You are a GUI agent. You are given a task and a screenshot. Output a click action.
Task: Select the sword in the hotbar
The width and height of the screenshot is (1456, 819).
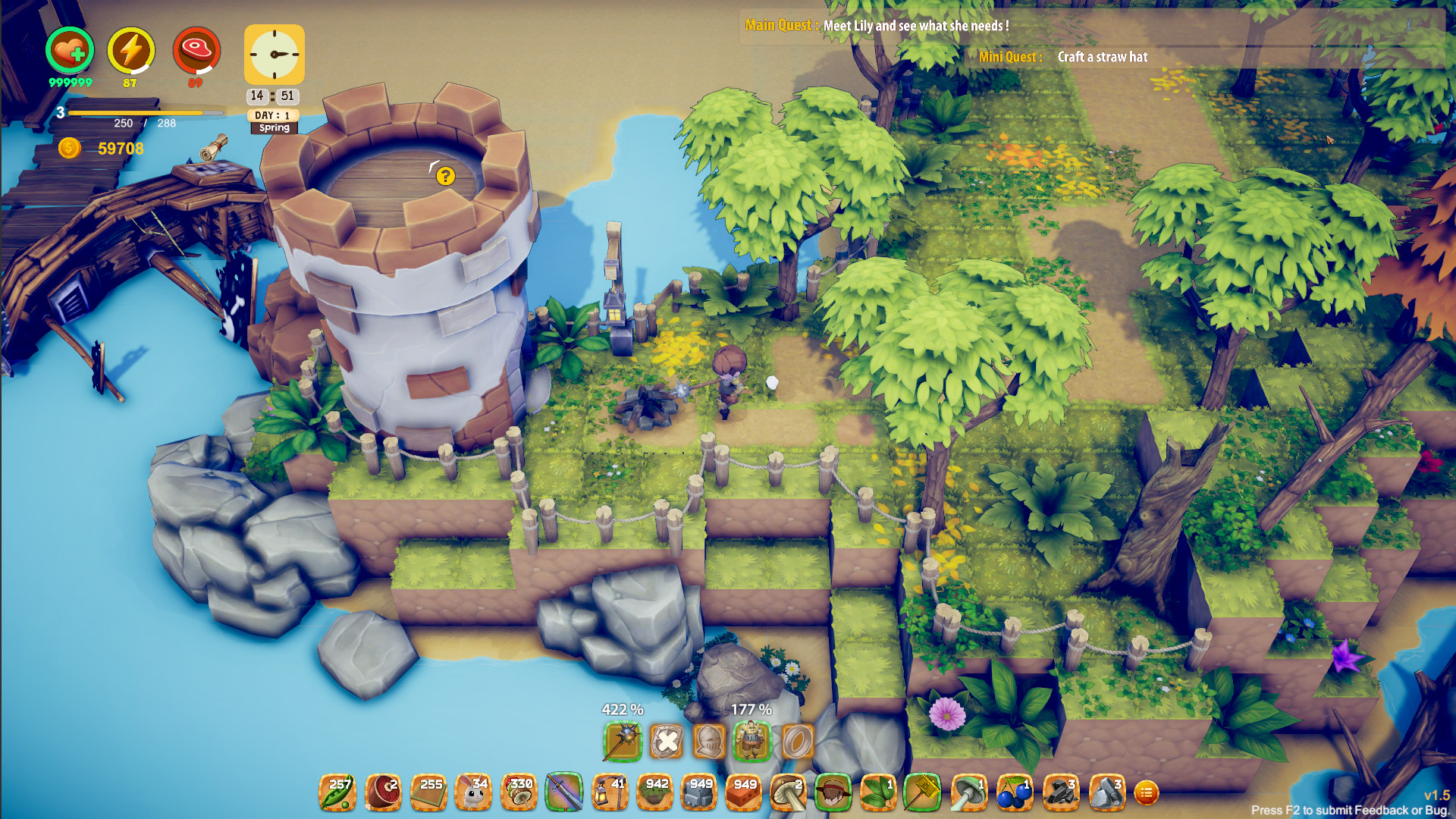[x=566, y=792]
